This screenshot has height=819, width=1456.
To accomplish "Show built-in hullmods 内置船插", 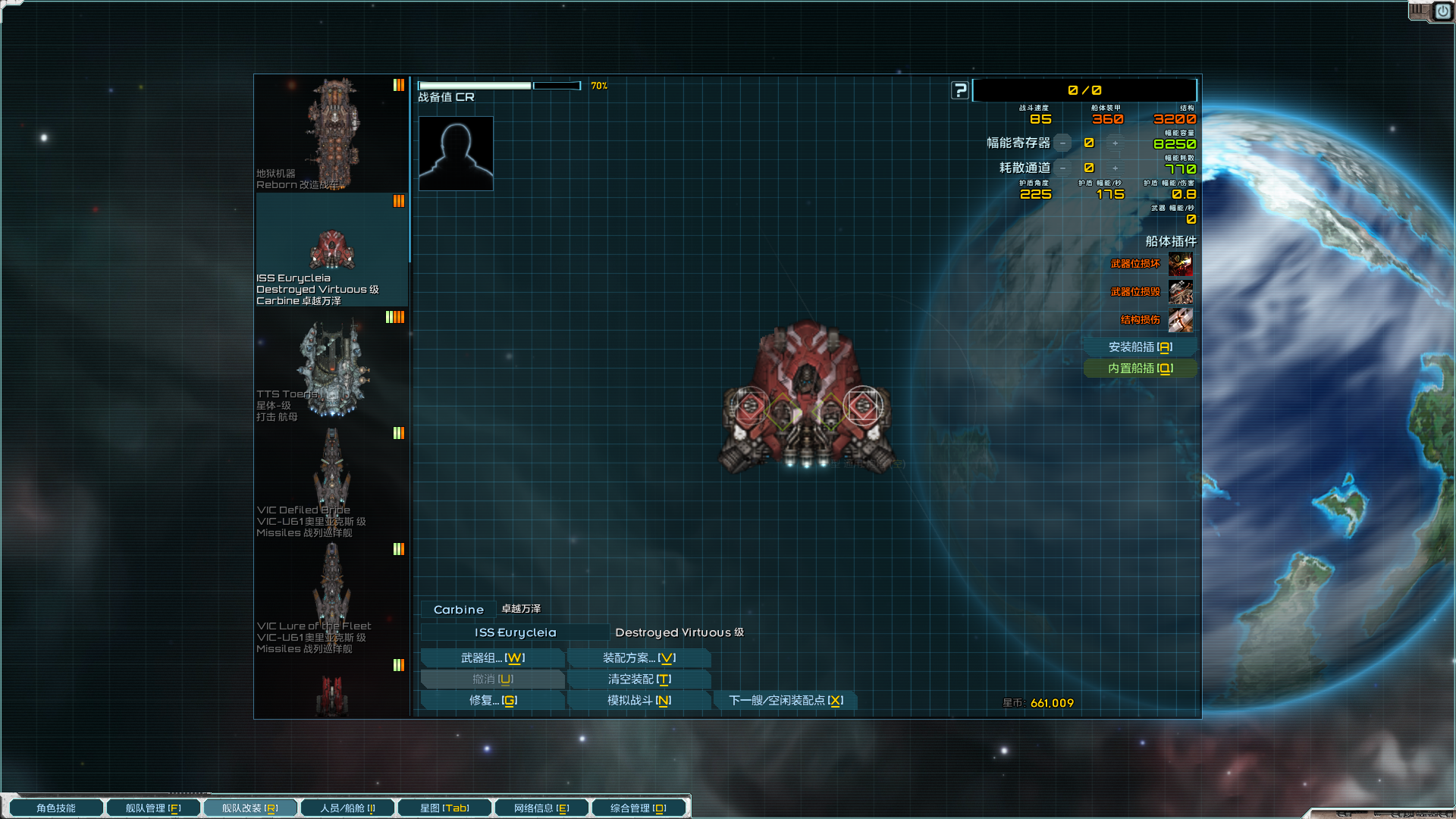I will [x=1140, y=369].
